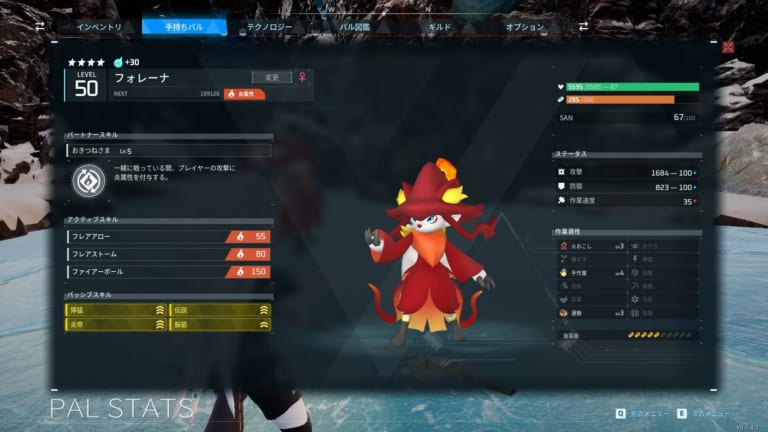Click the 変更 rename button

coord(272,77)
